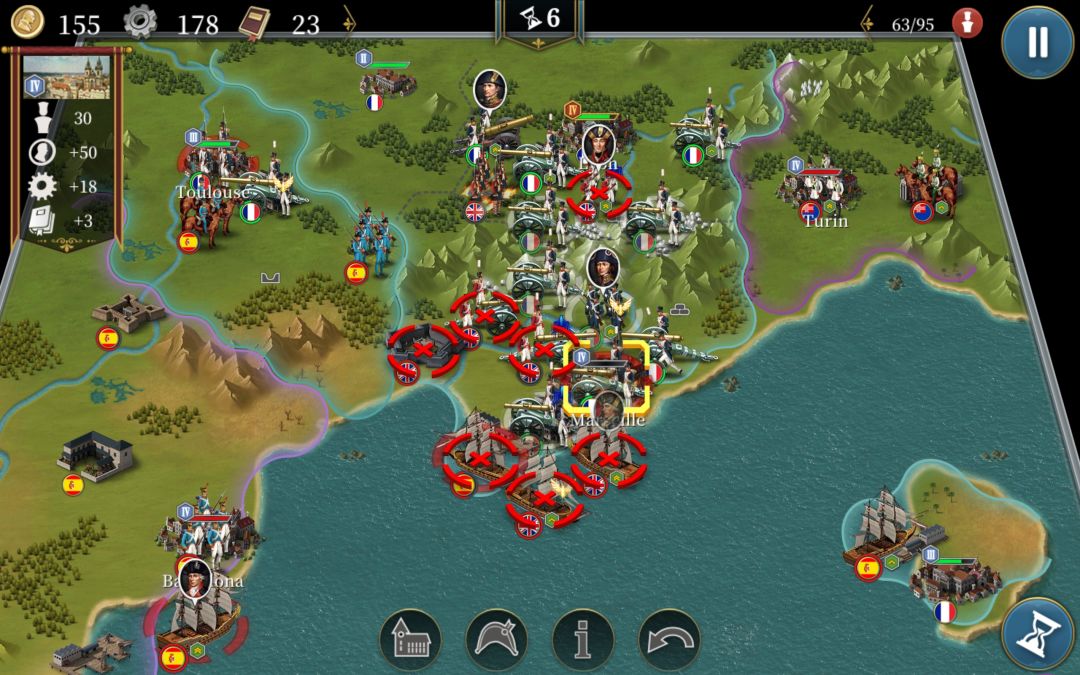Undo the last move with the arrow button
1080x675 pixels.
[x=669, y=640]
